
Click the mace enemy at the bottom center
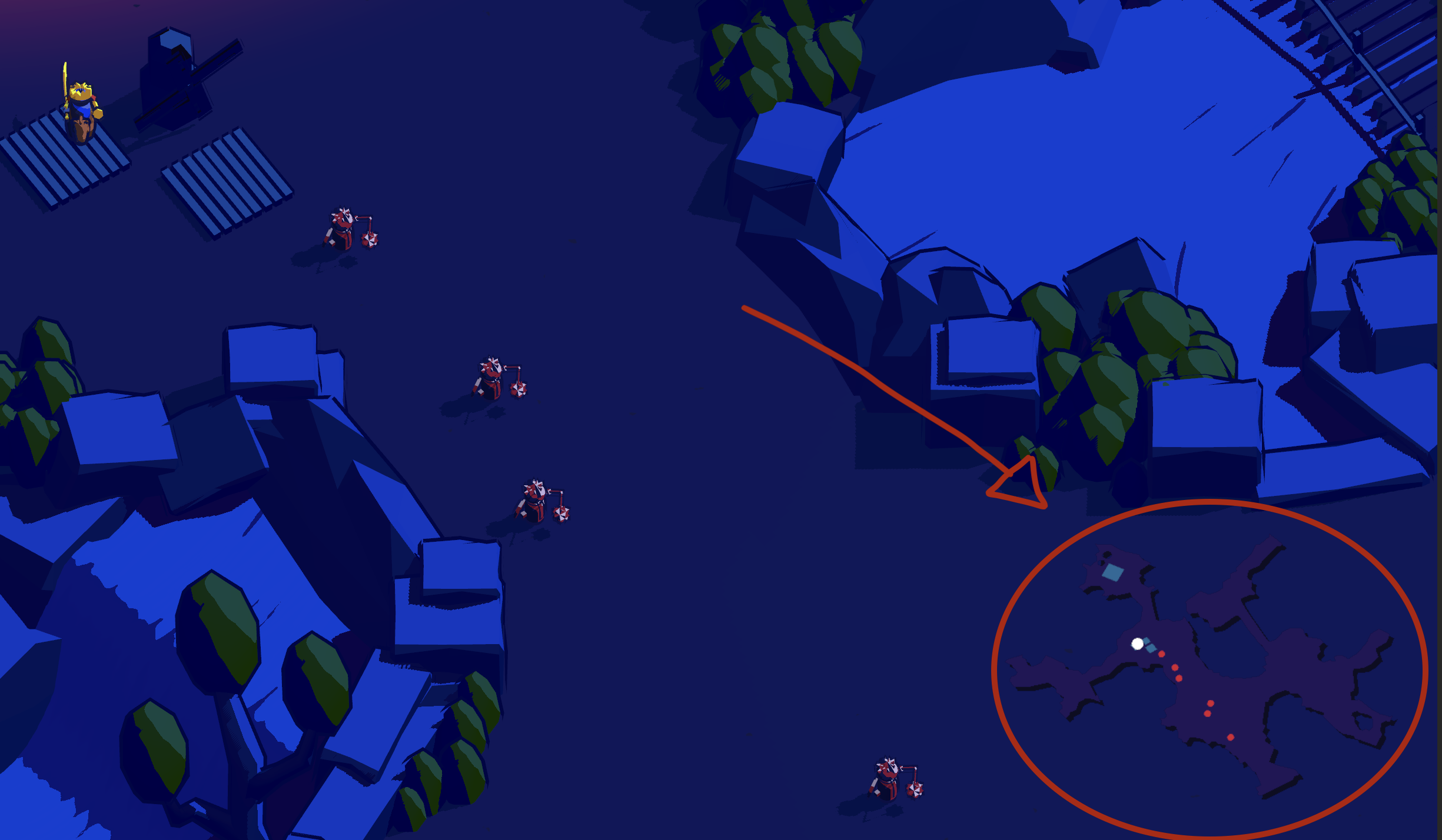pyautogui.click(x=888, y=779)
